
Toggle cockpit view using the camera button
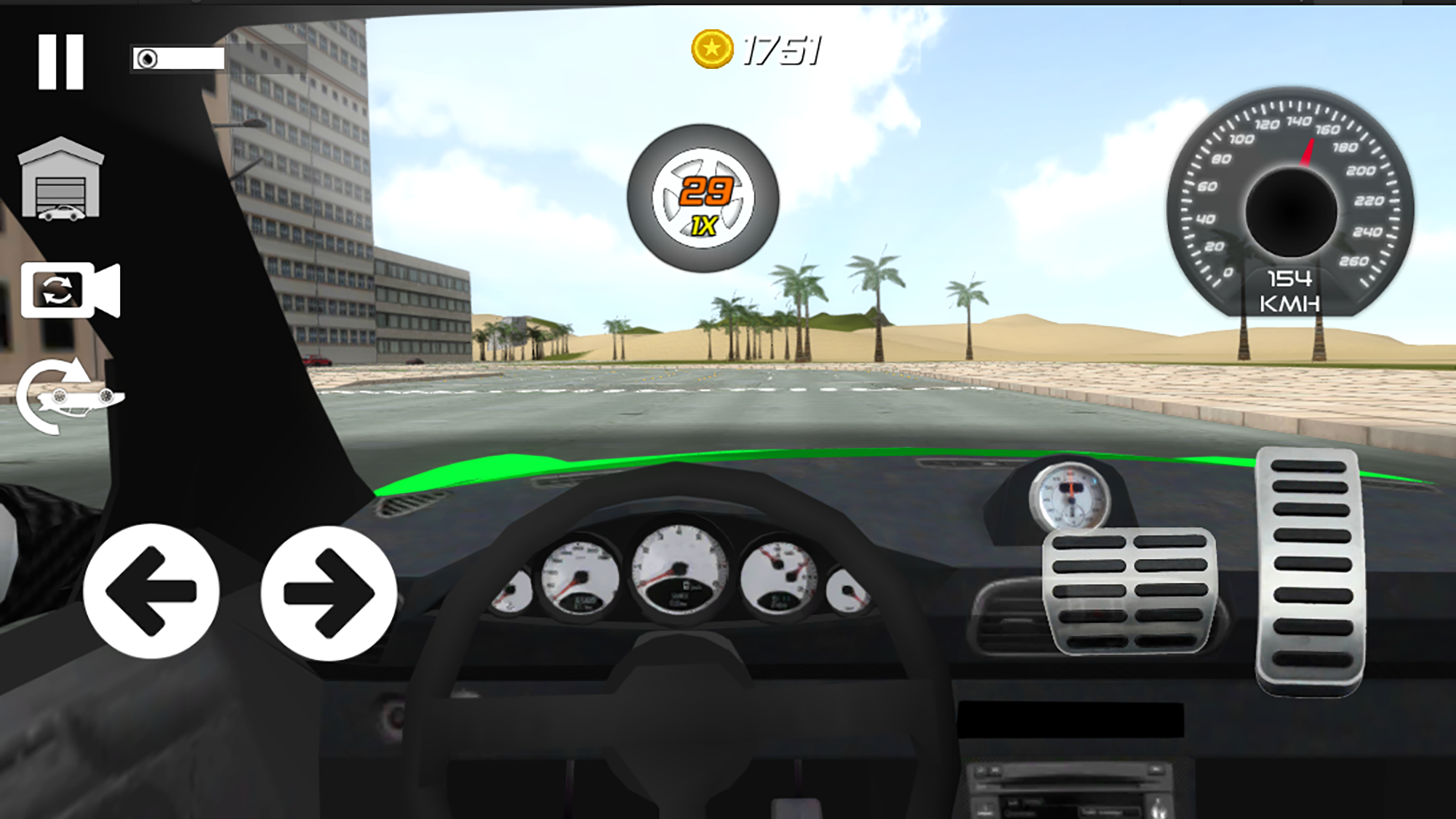(68, 292)
